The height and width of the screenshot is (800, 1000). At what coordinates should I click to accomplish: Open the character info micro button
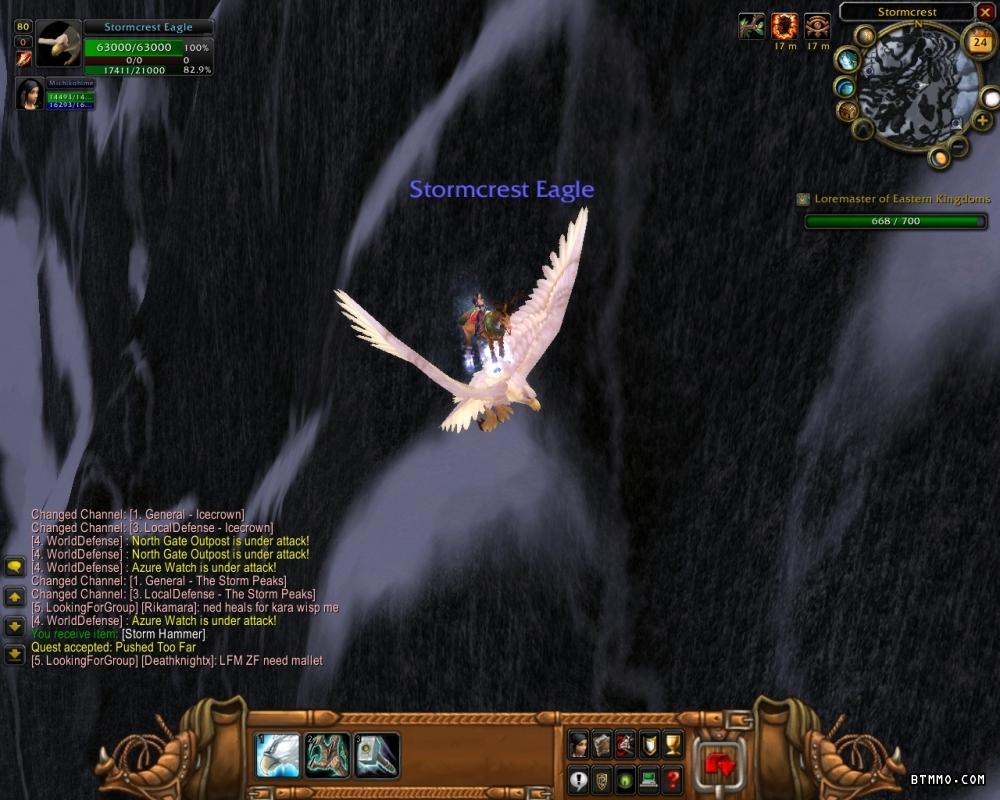point(578,744)
